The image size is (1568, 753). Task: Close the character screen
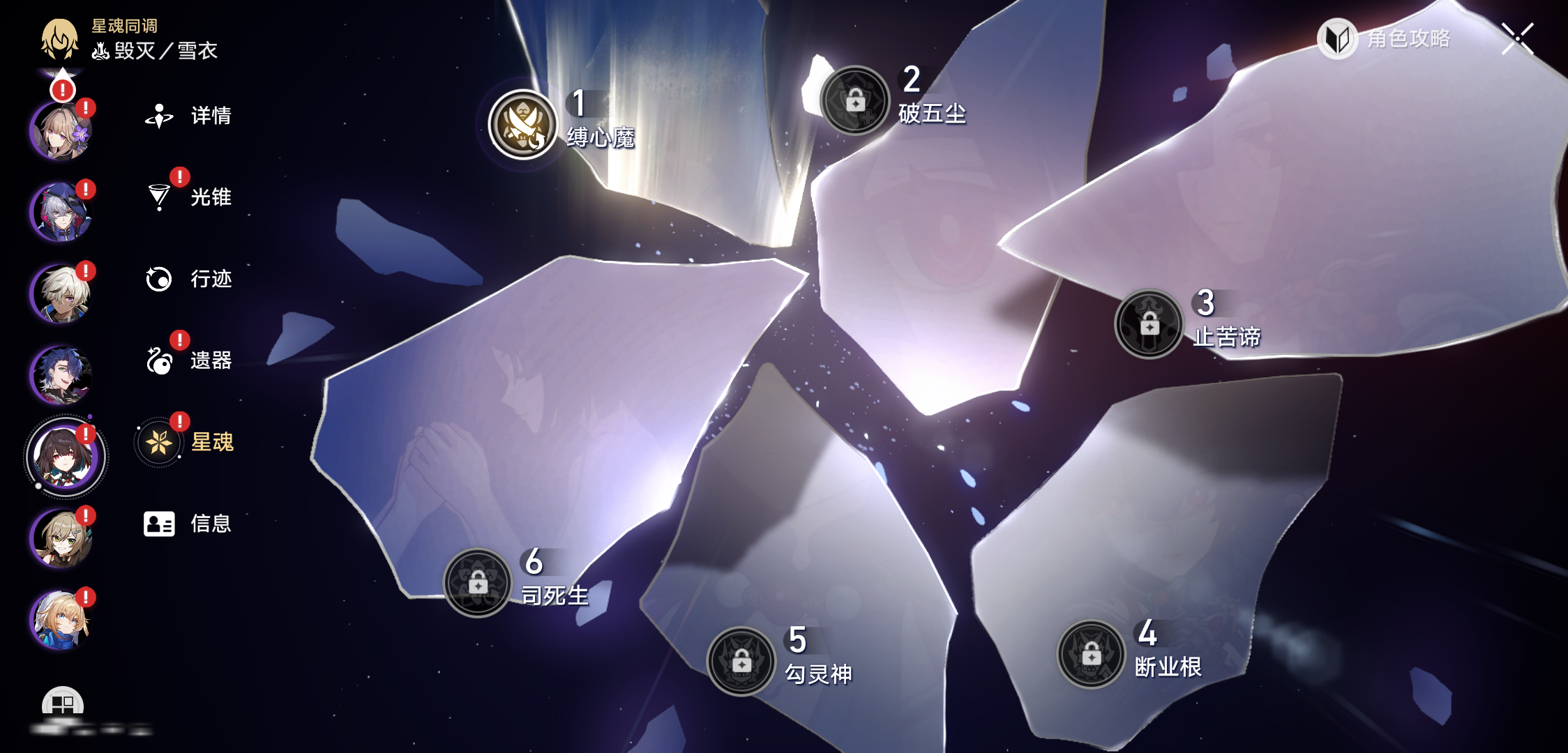(1518, 38)
